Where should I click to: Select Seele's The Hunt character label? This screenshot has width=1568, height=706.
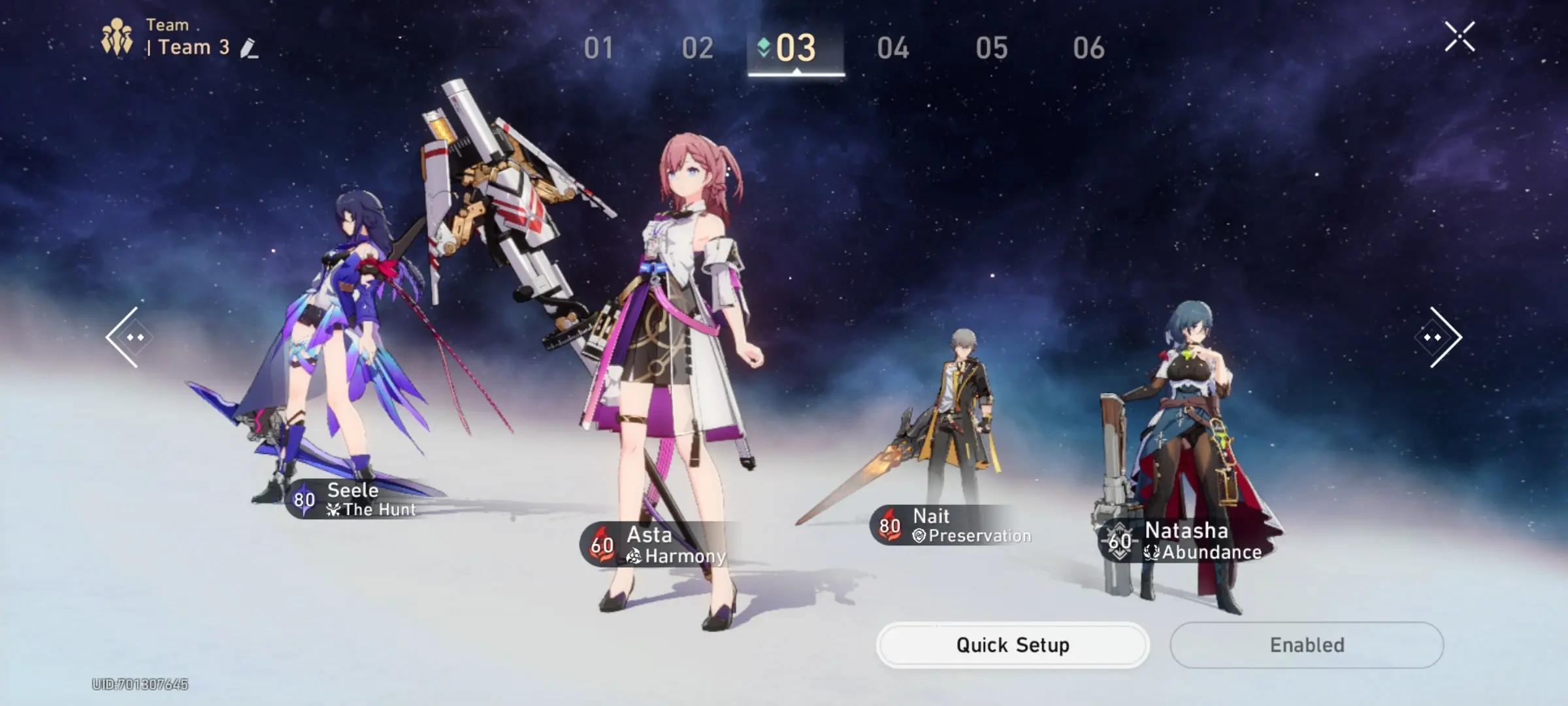click(356, 500)
